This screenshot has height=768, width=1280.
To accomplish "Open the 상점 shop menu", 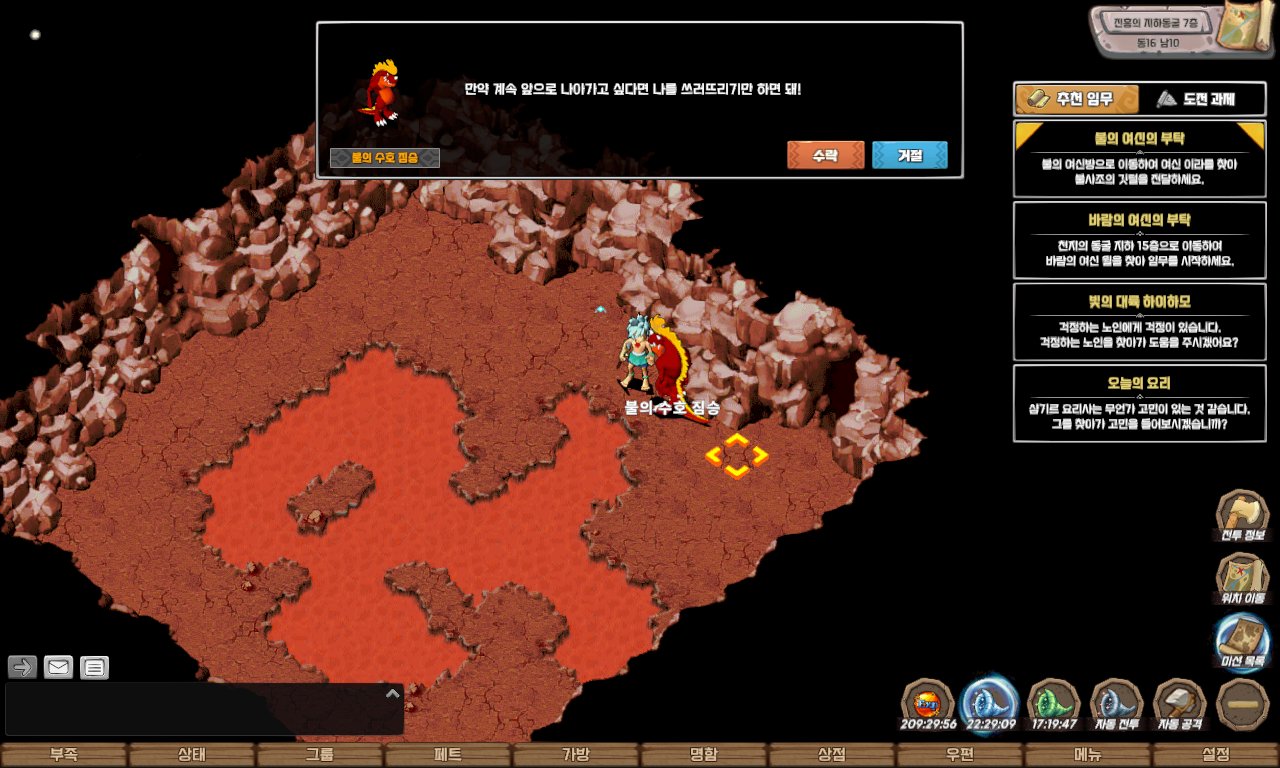I will [831, 755].
